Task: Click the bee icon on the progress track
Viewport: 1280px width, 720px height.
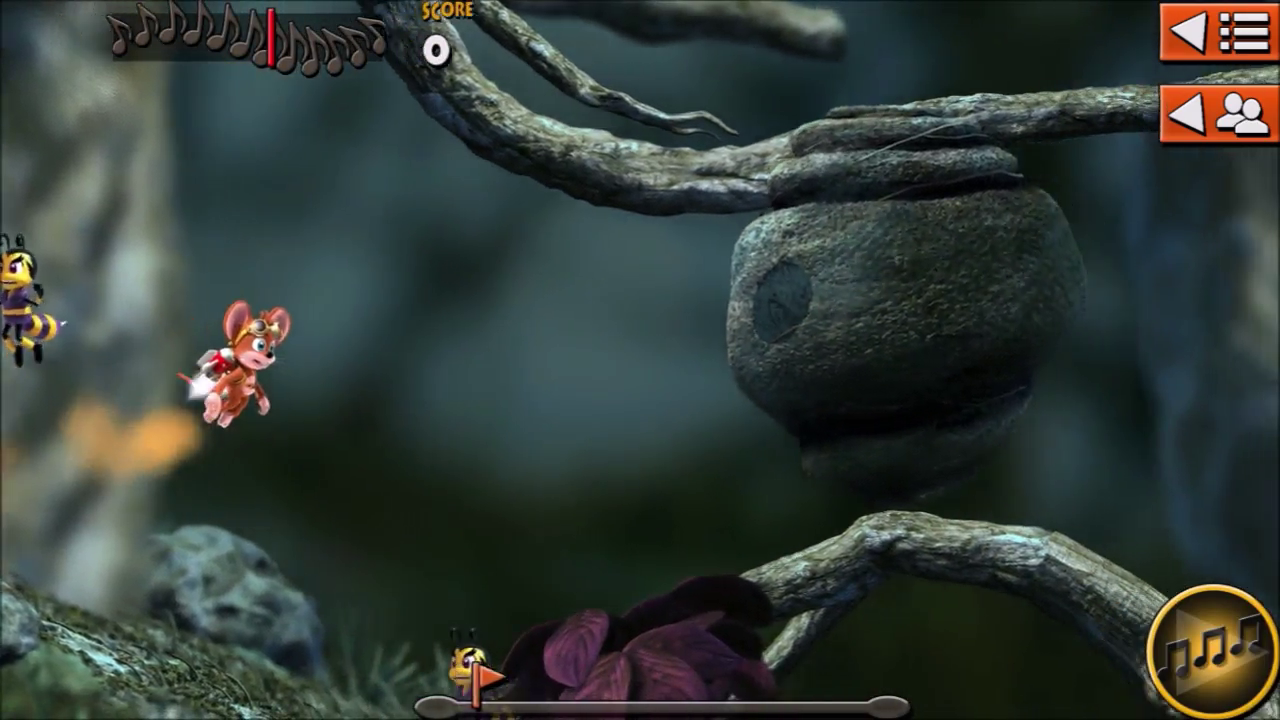Action: 467,665
